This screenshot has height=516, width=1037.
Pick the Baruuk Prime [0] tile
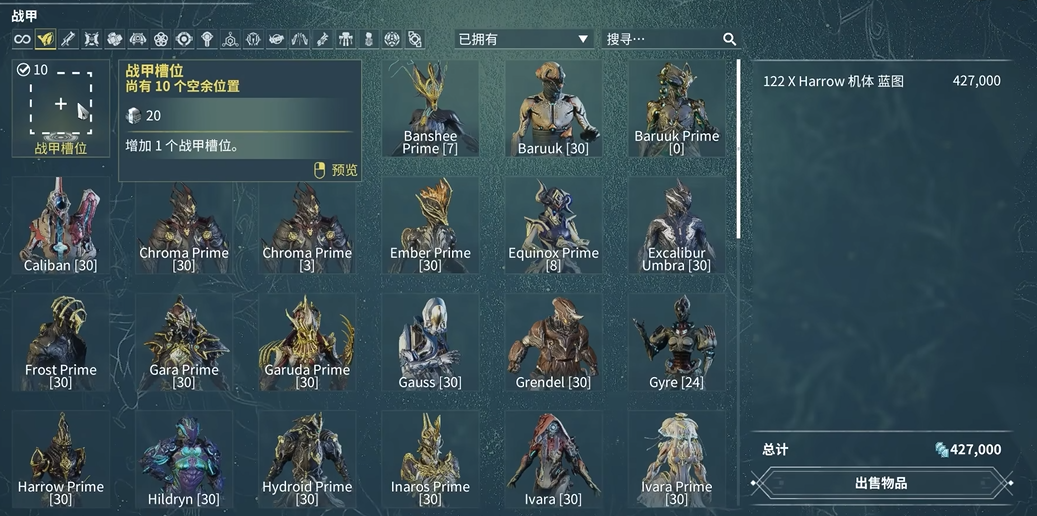tap(676, 108)
